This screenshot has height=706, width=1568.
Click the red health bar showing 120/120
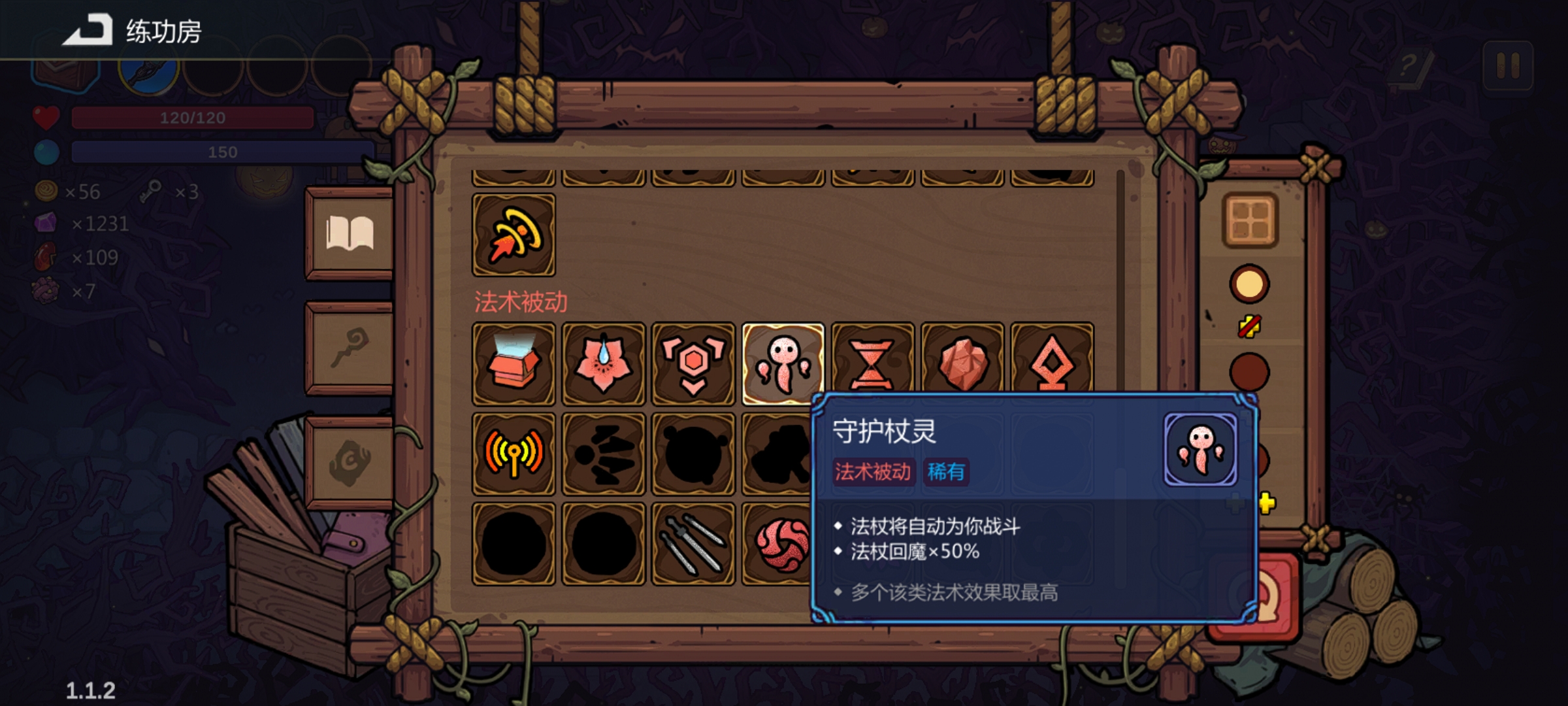point(191,118)
